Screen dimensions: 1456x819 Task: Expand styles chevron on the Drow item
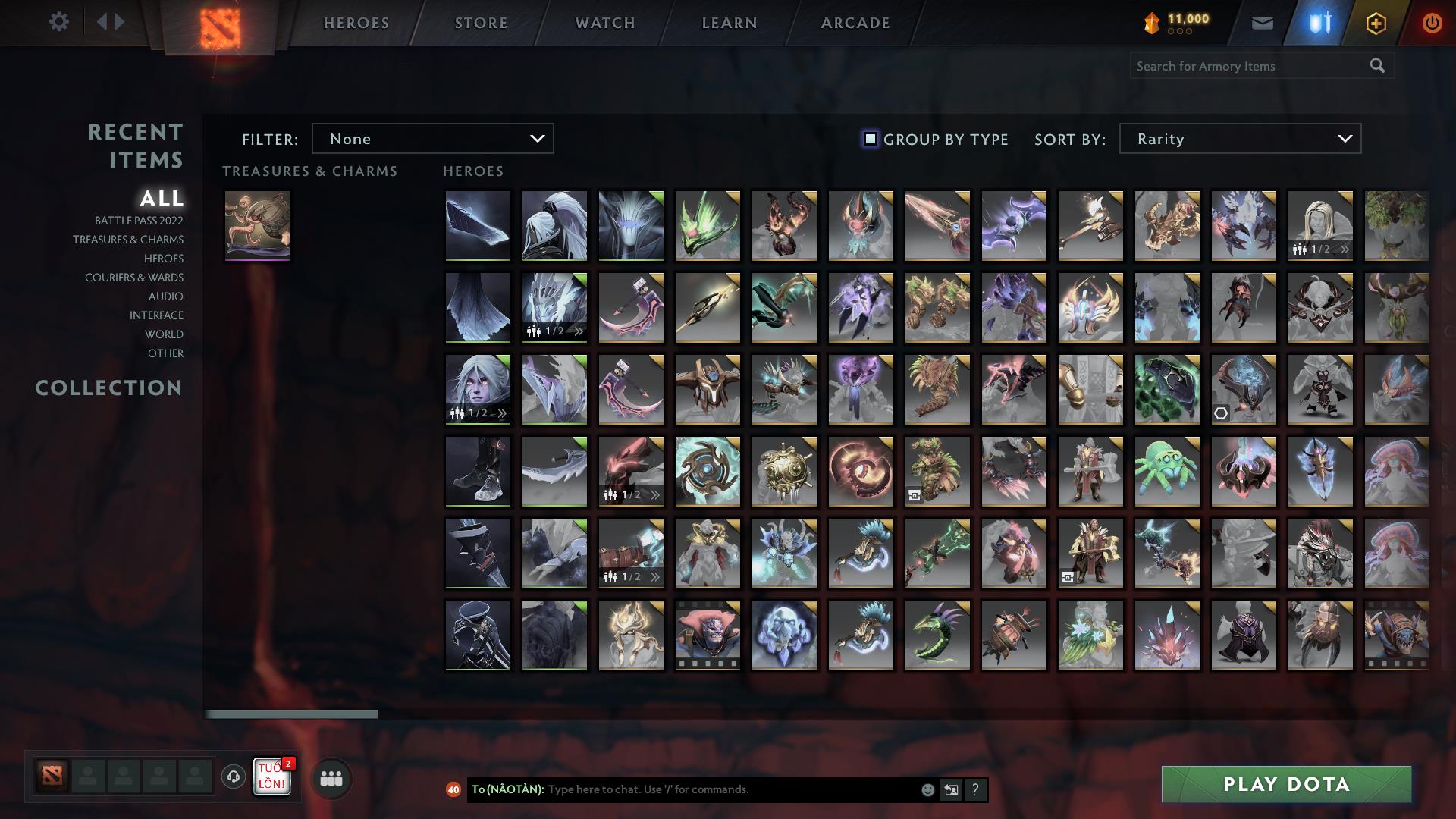[502, 412]
